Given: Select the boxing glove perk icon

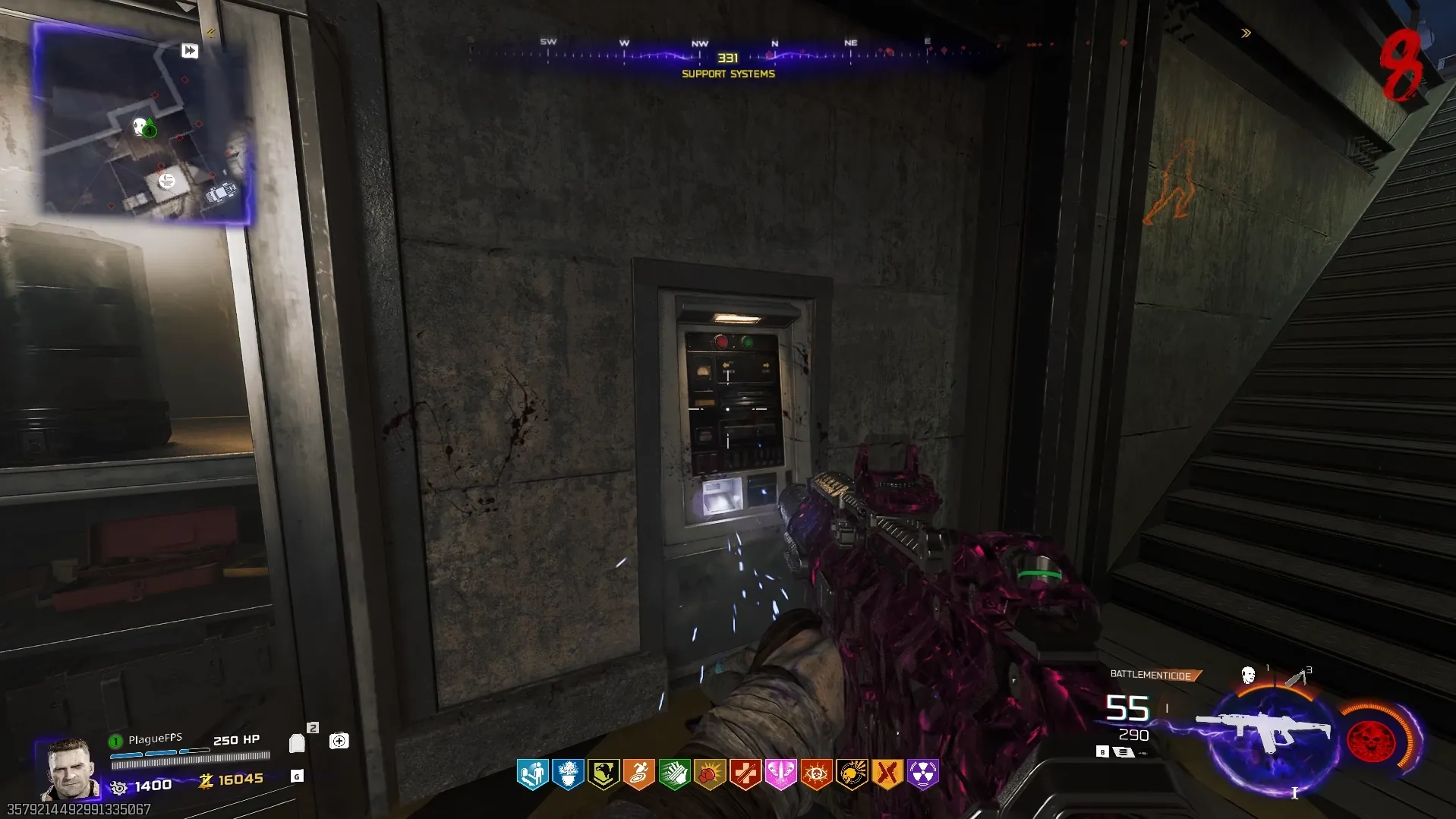Looking at the screenshot, I should [710, 774].
